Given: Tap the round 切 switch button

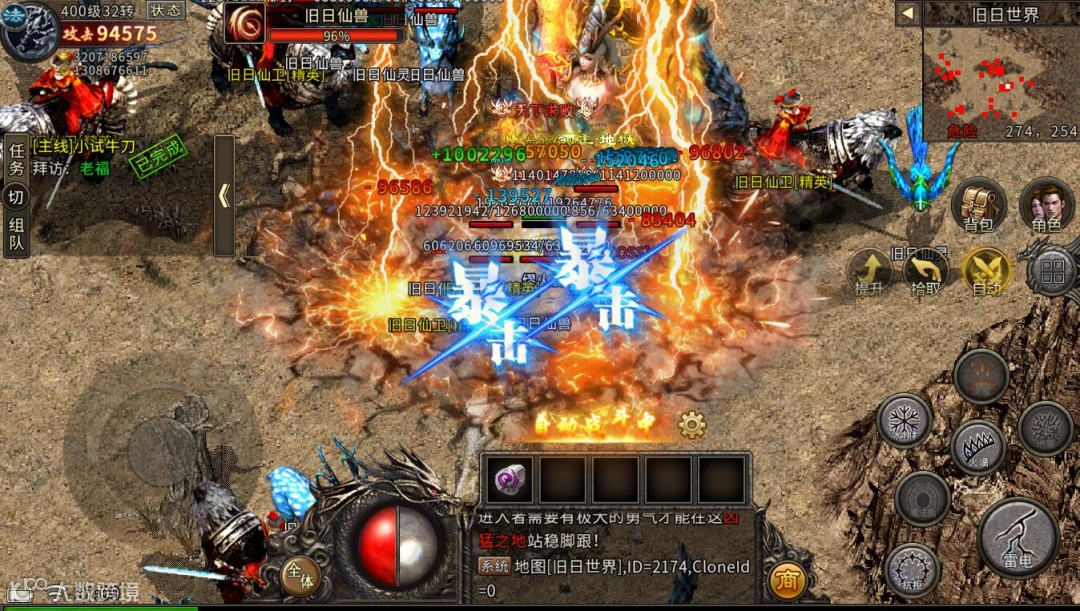Looking at the screenshot, I should 16,197.
